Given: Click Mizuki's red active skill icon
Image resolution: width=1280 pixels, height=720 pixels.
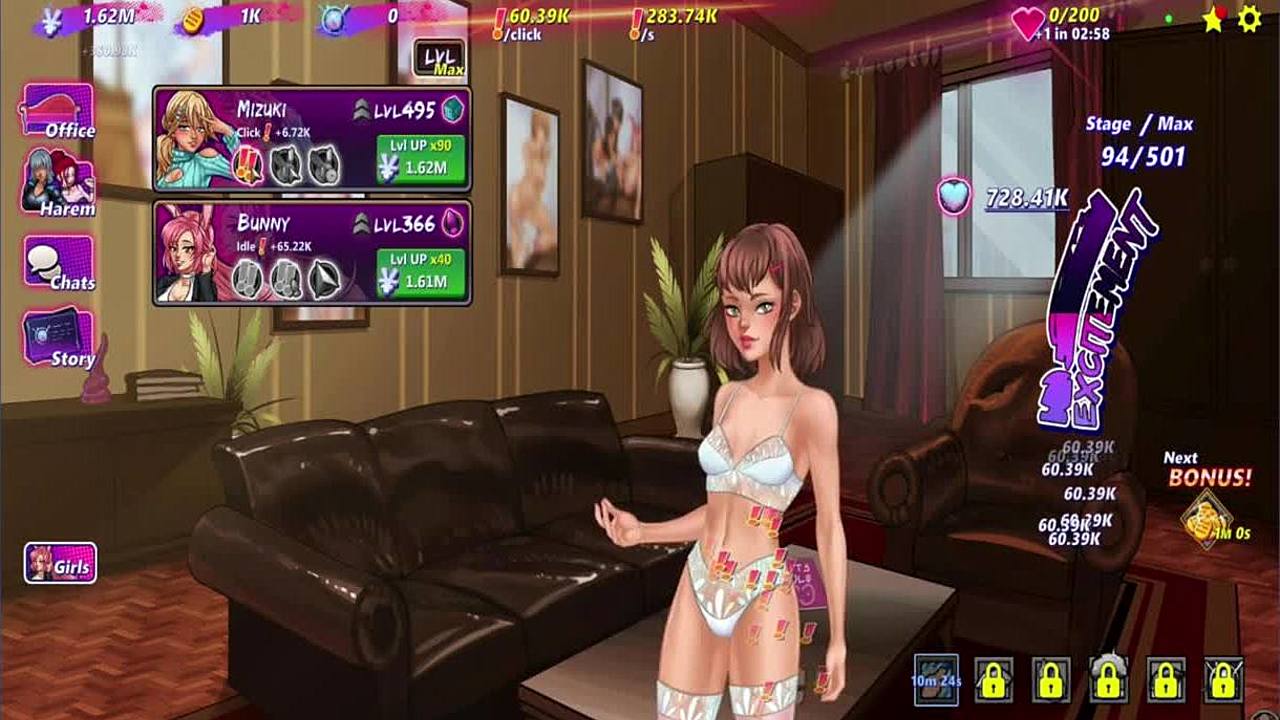Looking at the screenshot, I should point(247,164).
